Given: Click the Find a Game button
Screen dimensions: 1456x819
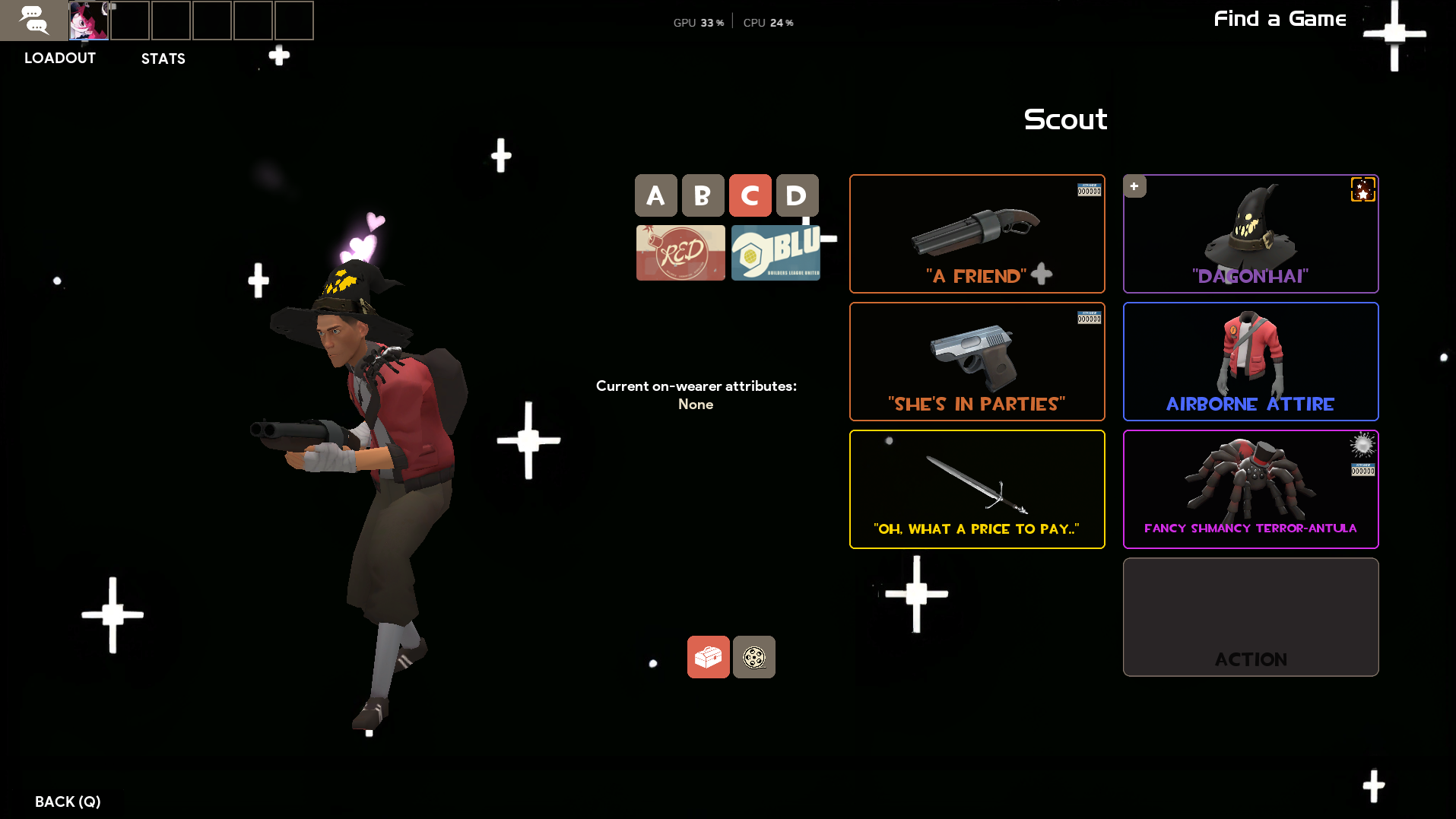Looking at the screenshot, I should [x=1280, y=18].
